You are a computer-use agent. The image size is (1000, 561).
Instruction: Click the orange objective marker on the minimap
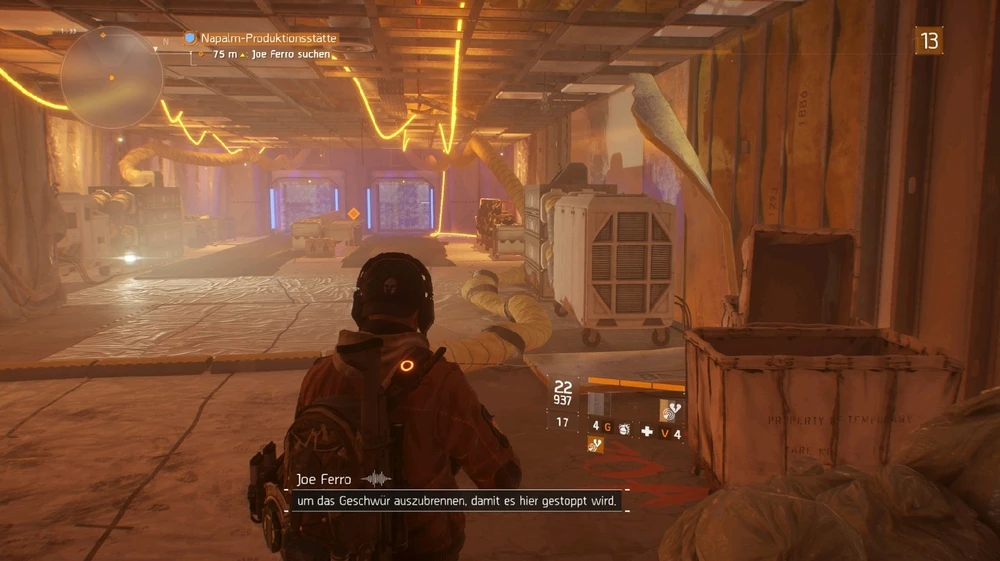[x=112, y=77]
